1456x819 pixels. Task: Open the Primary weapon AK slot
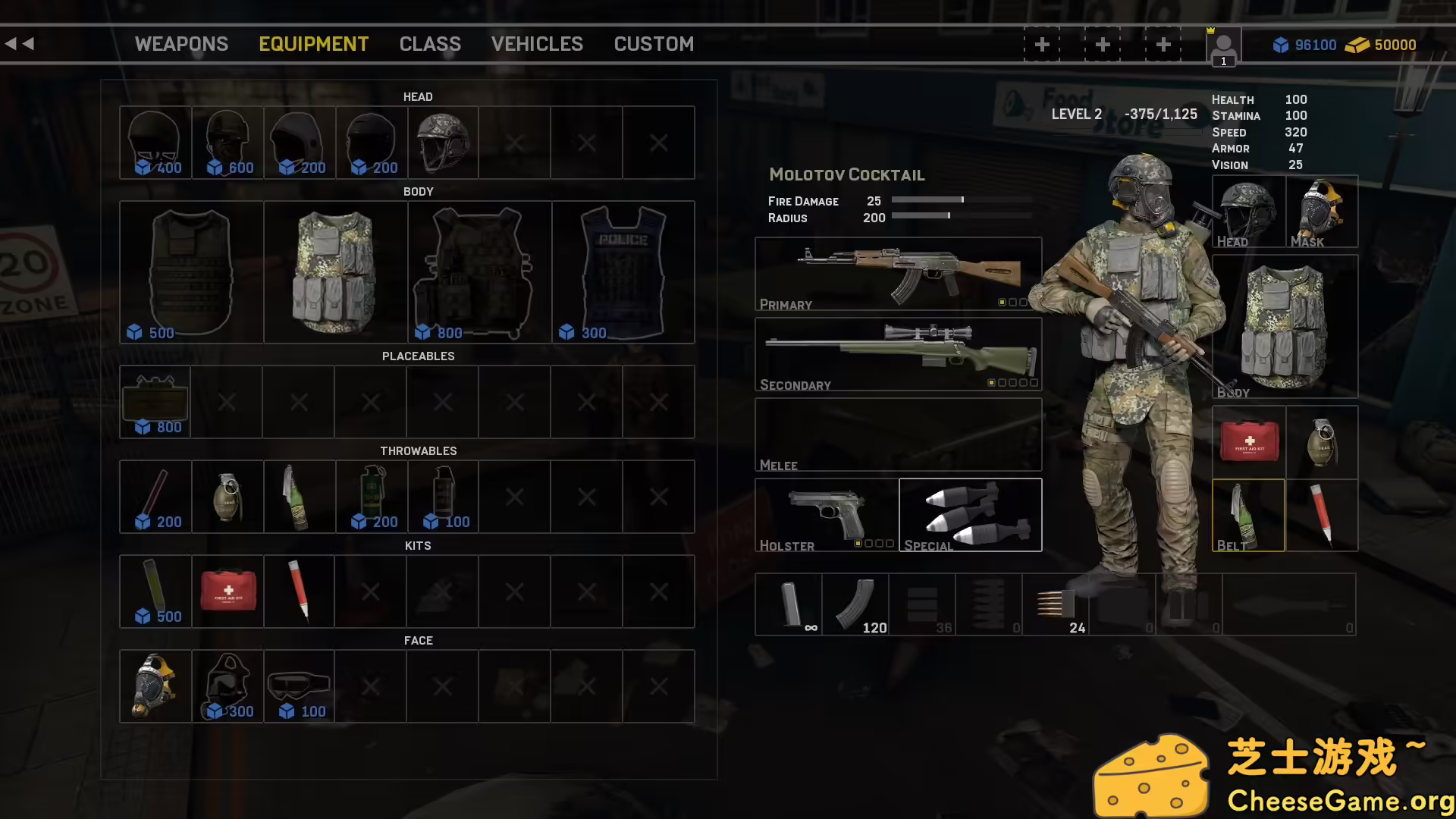[x=898, y=273]
